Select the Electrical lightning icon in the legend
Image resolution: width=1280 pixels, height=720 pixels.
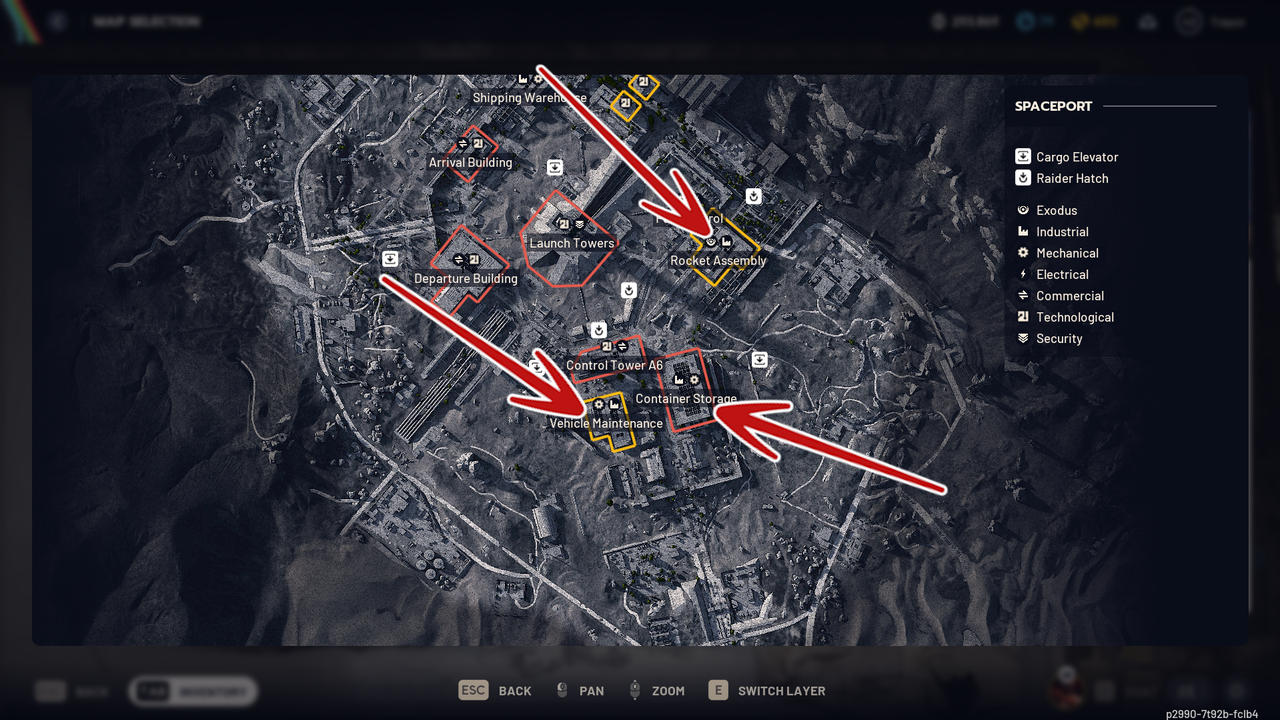tap(1023, 274)
